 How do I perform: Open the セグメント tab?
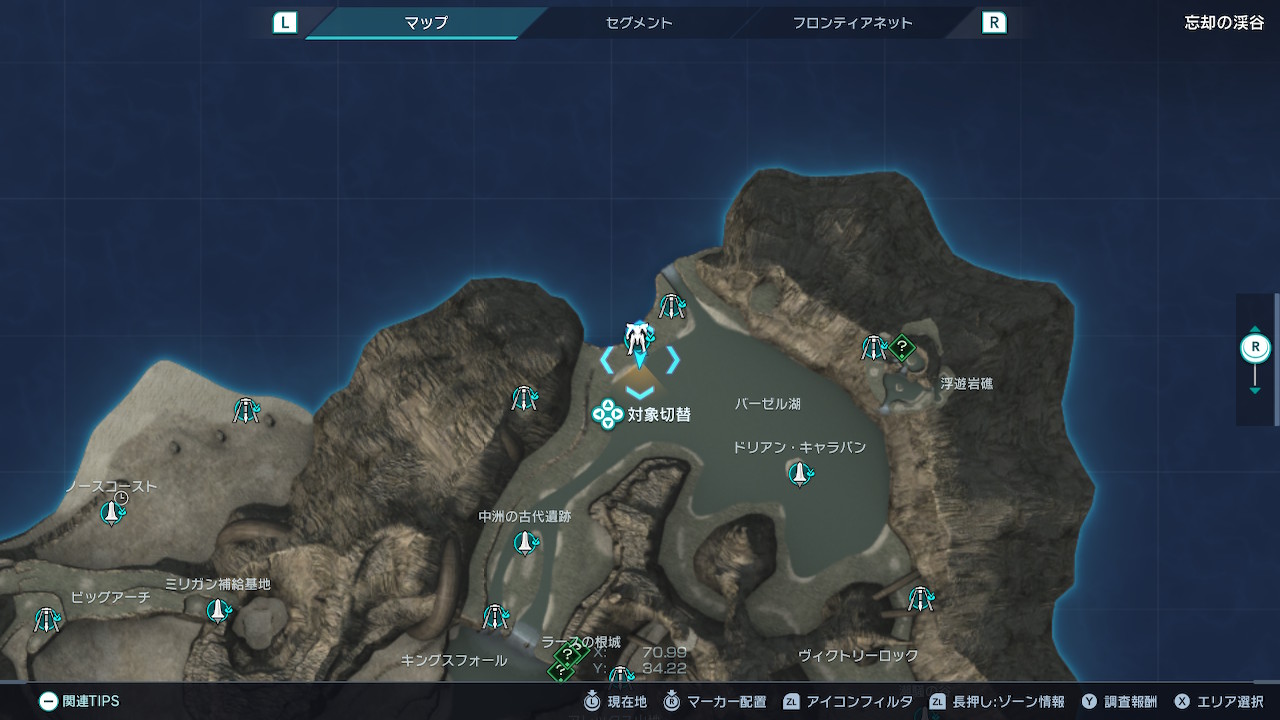(639, 22)
